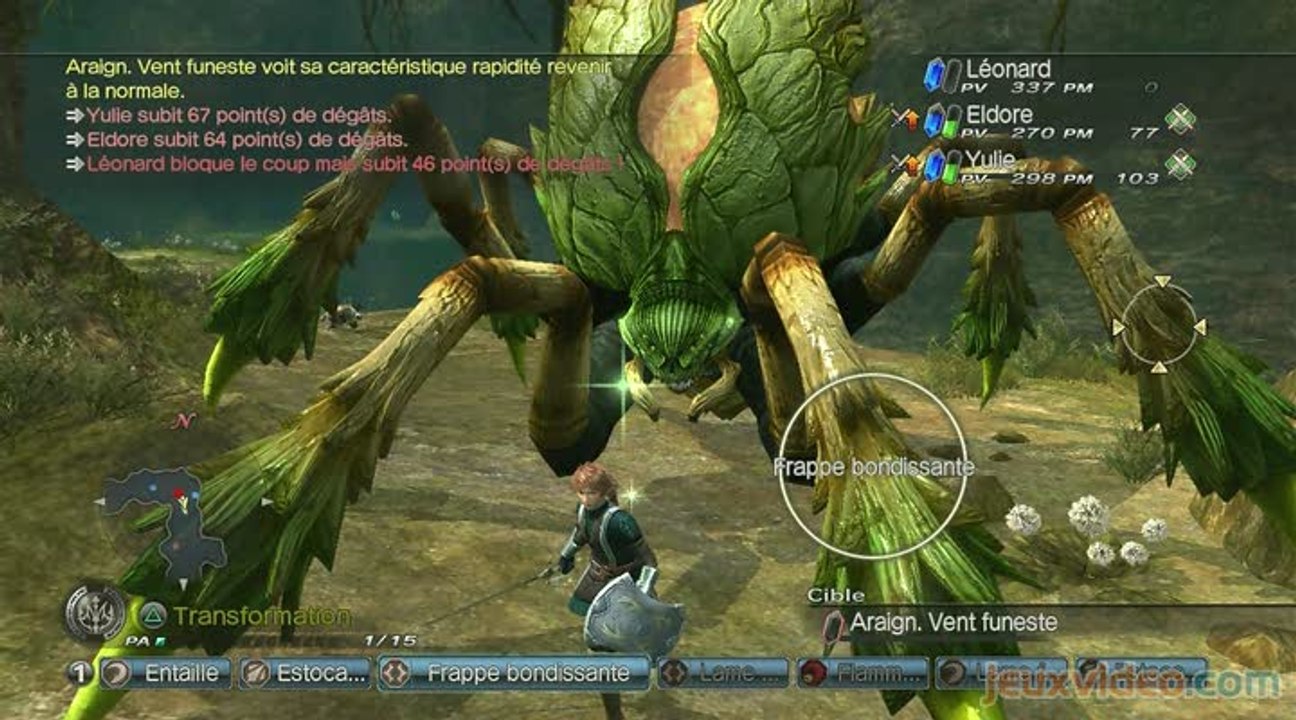Pick the Flamm... fire spell slot
The image size is (1296, 720).
click(861, 673)
